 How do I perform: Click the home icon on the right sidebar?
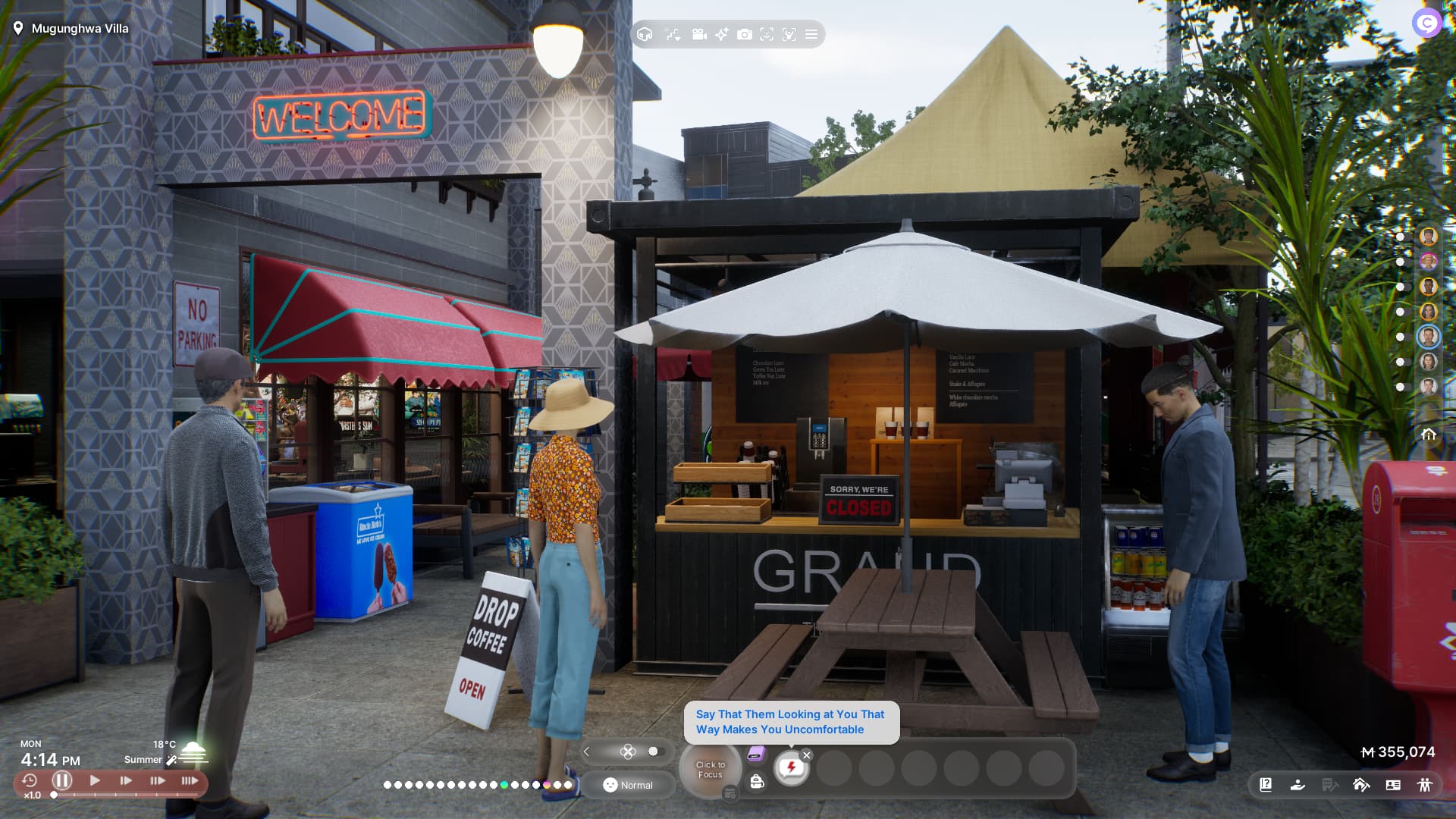click(x=1429, y=435)
